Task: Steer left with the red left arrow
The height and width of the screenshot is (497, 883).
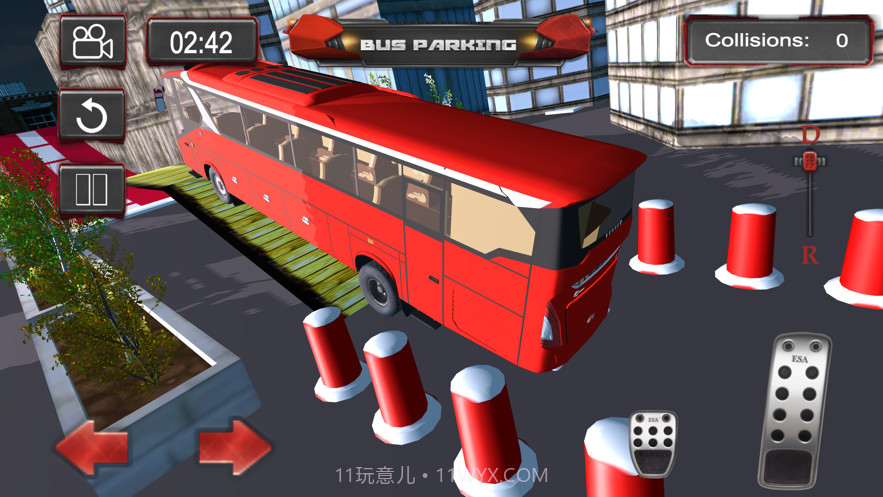Action: coord(91,447)
